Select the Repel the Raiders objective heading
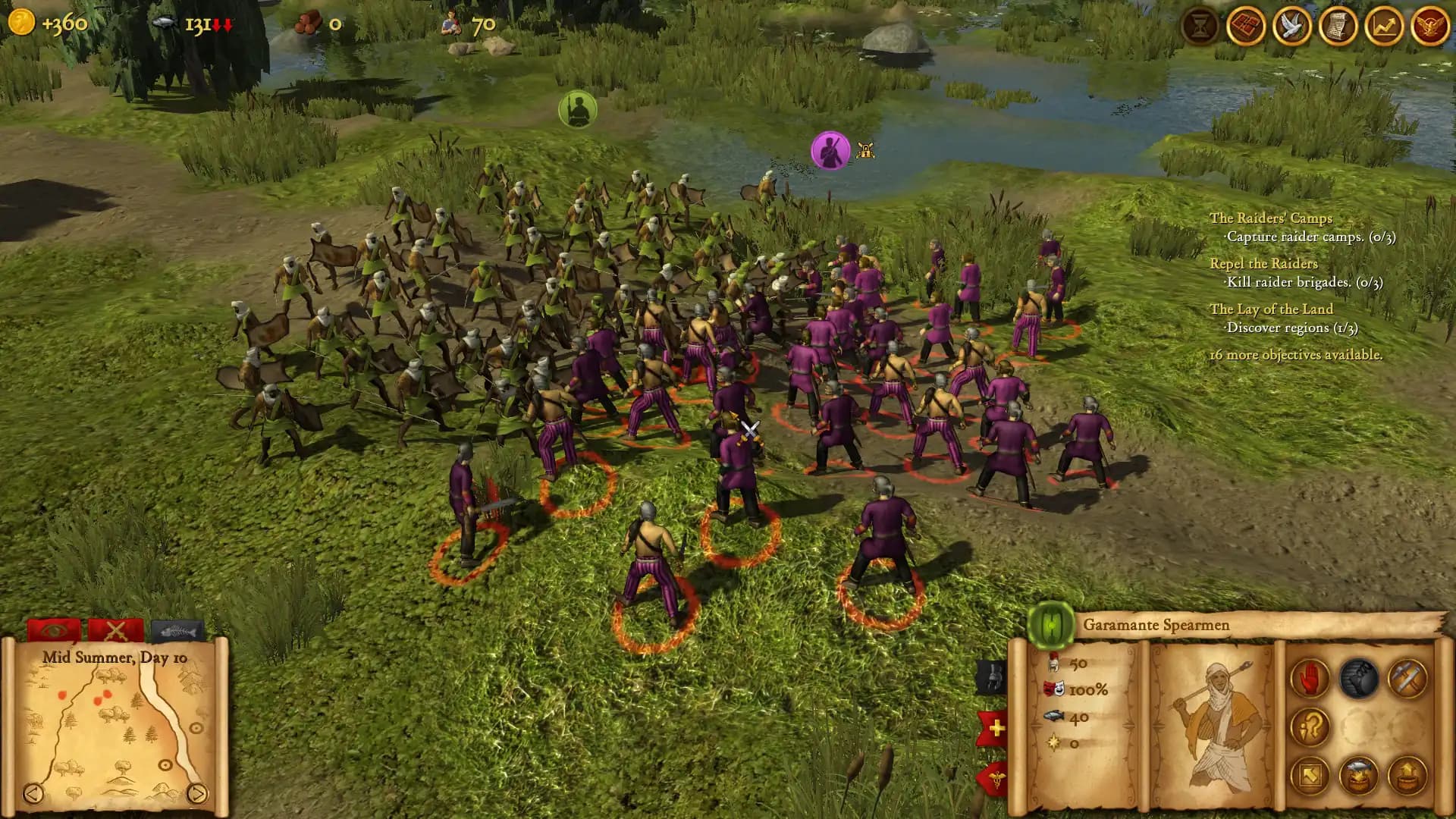This screenshot has width=1456, height=819. point(1265,264)
